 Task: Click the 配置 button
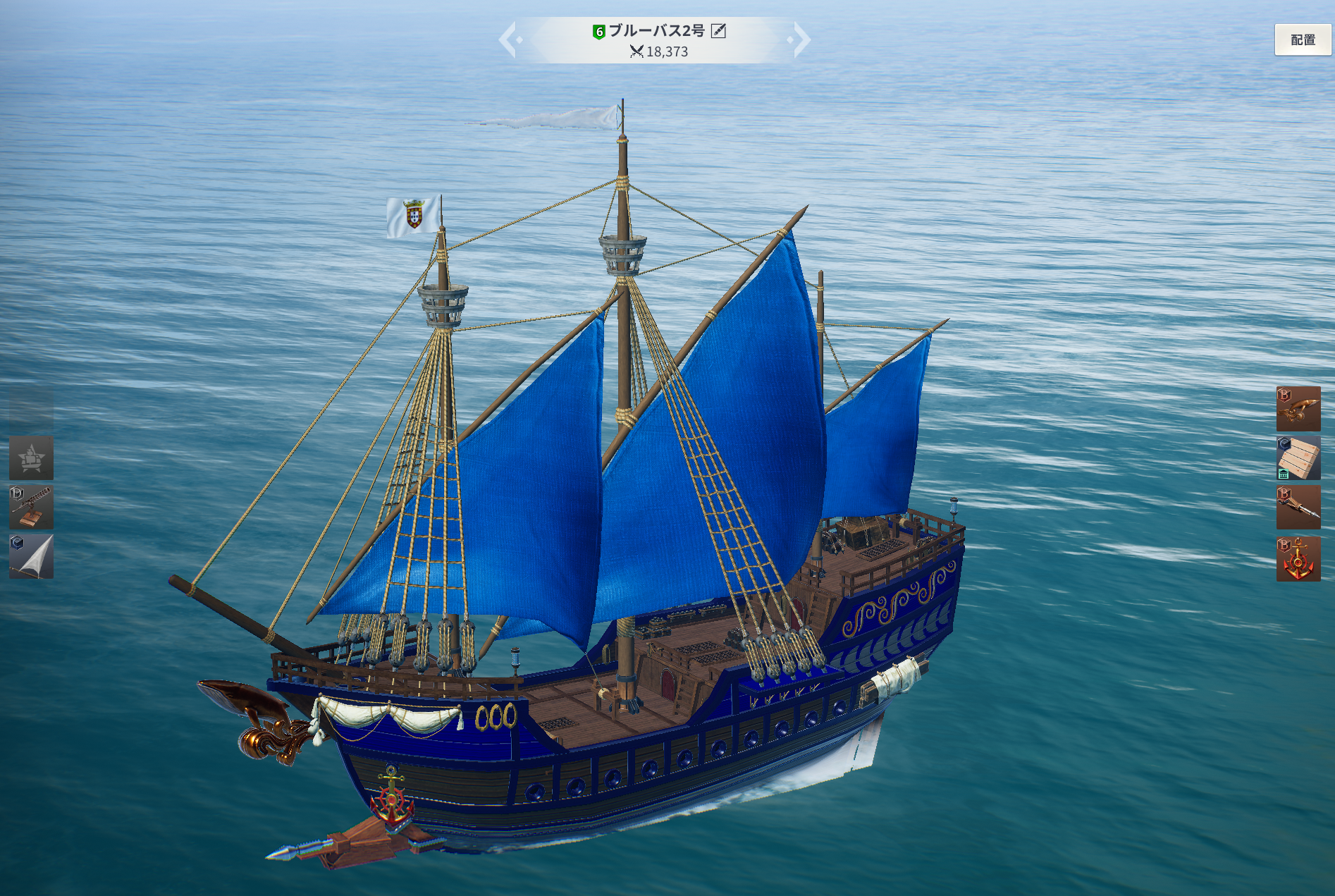(1302, 40)
